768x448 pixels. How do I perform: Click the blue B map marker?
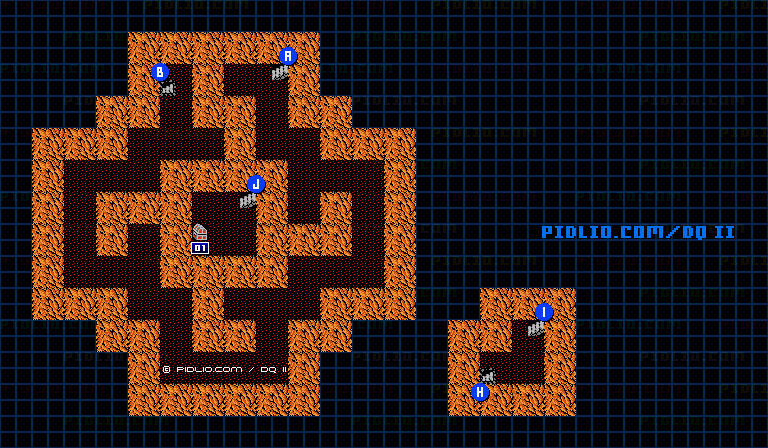[x=160, y=72]
